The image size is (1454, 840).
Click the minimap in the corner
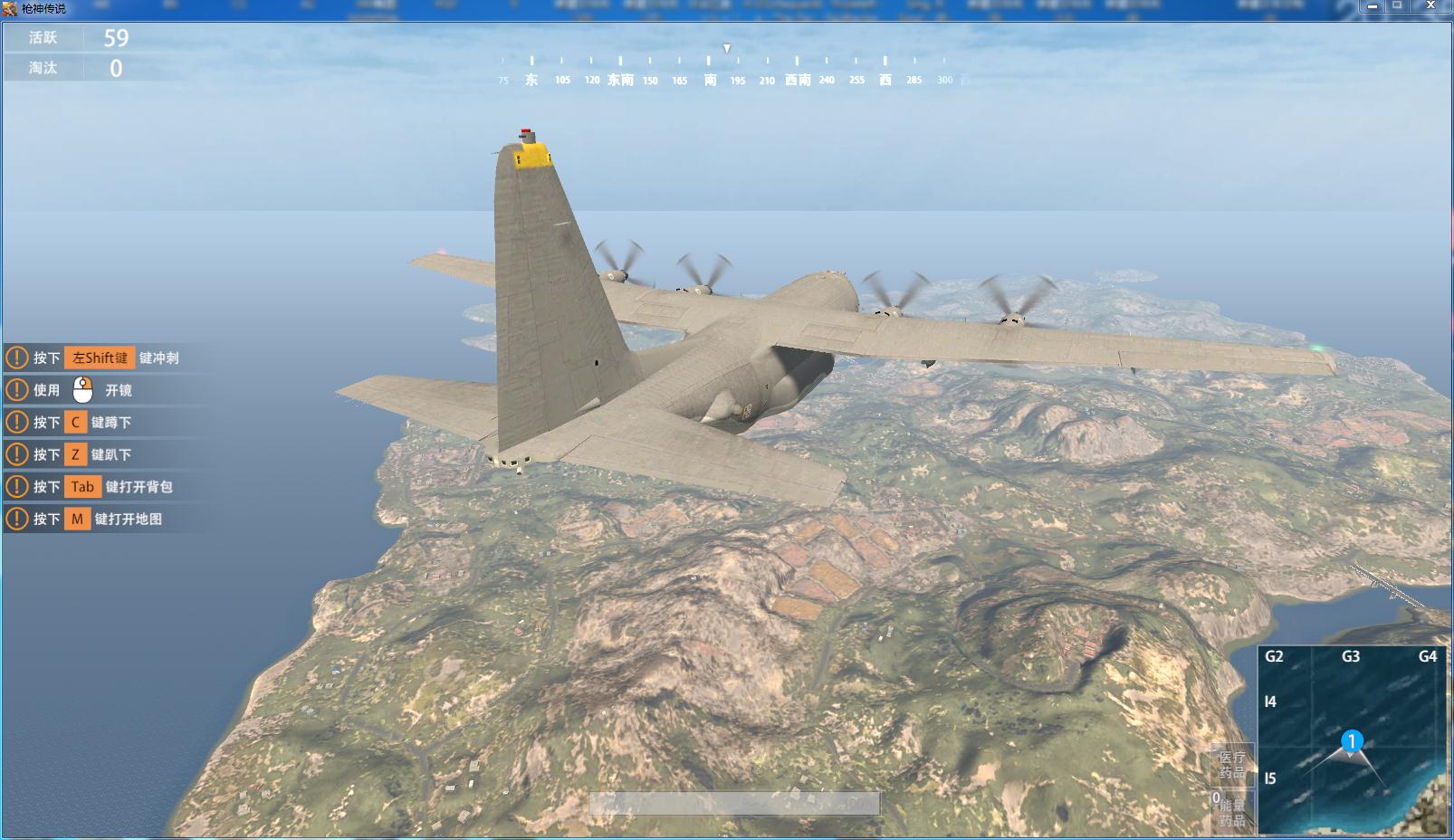[1353, 740]
